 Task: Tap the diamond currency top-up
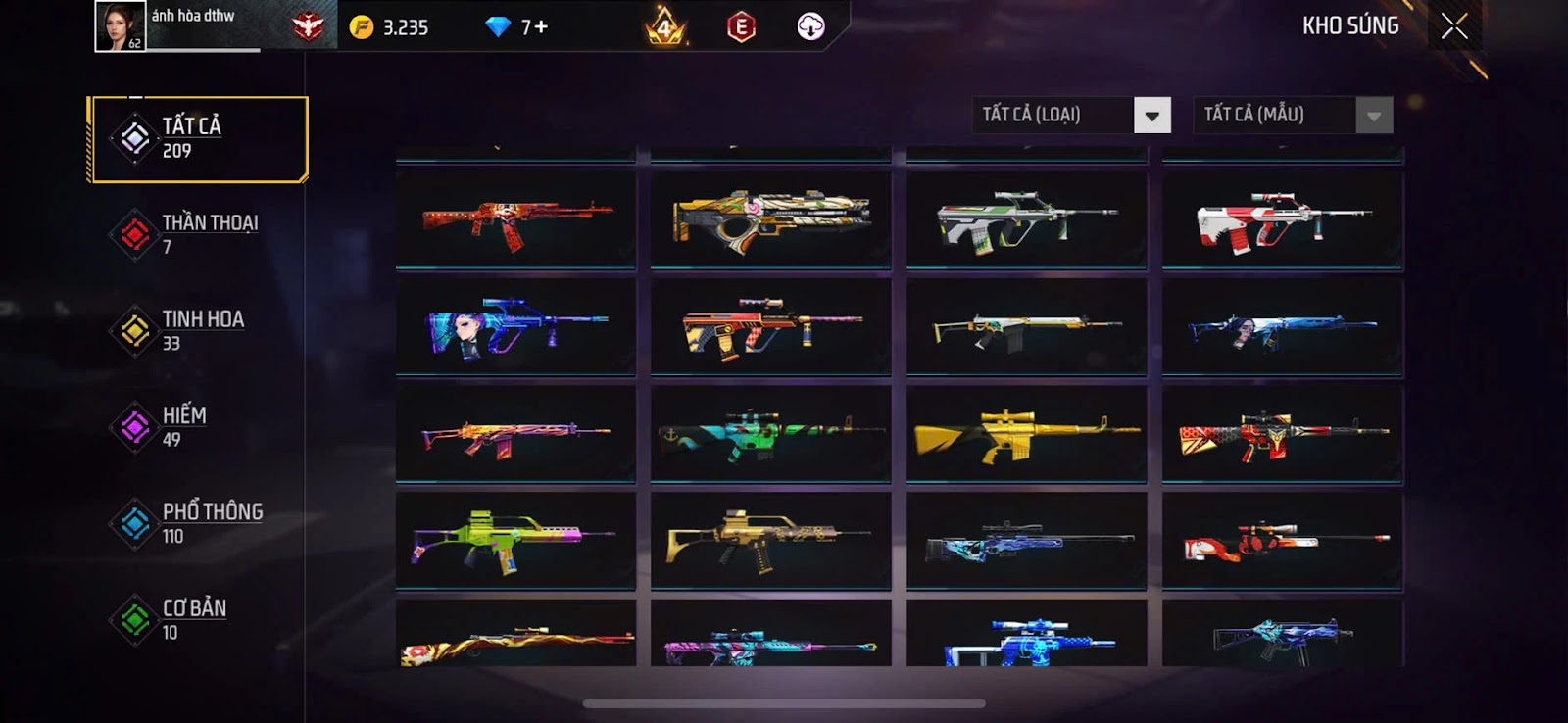point(517,27)
